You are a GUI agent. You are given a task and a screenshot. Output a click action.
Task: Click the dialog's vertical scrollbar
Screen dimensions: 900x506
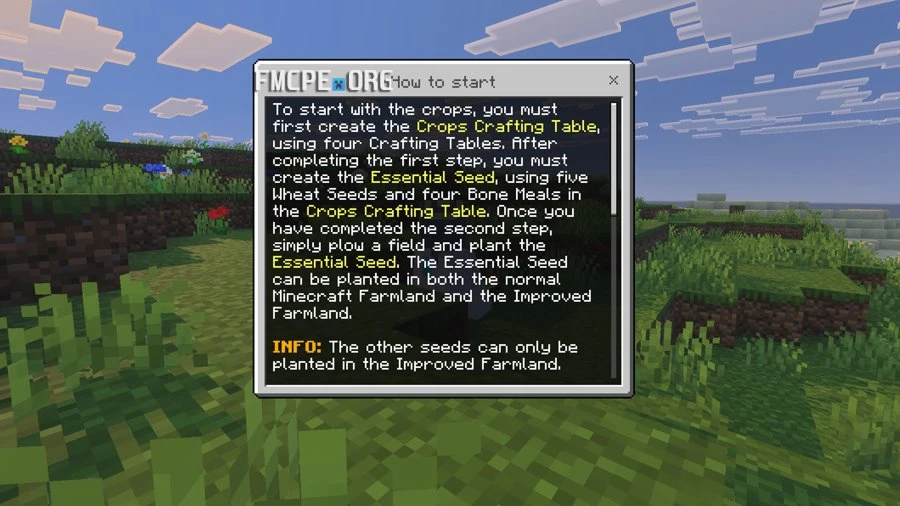[x=614, y=158]
